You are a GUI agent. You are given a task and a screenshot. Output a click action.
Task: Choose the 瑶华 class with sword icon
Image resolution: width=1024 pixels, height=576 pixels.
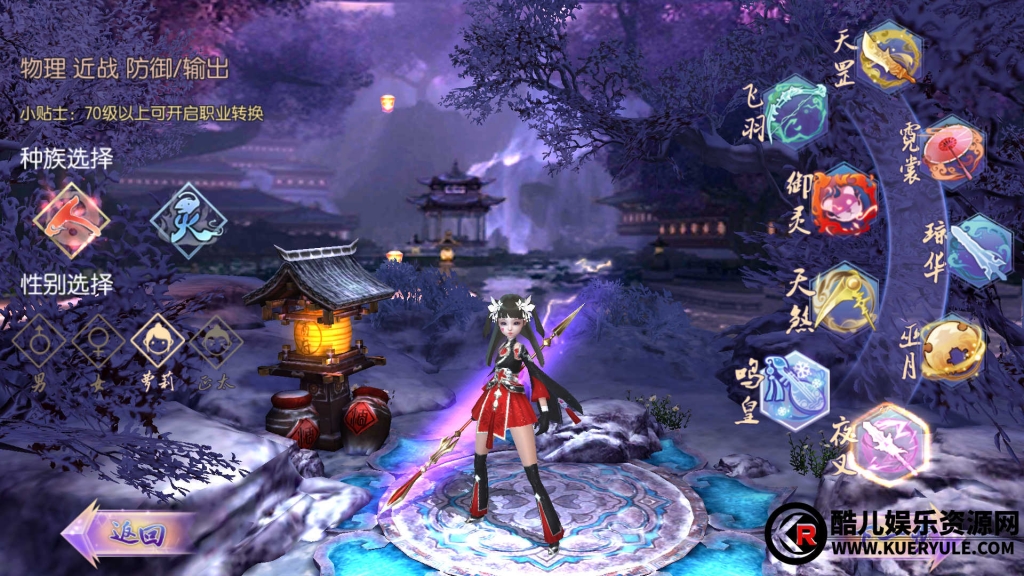point(979,250)
